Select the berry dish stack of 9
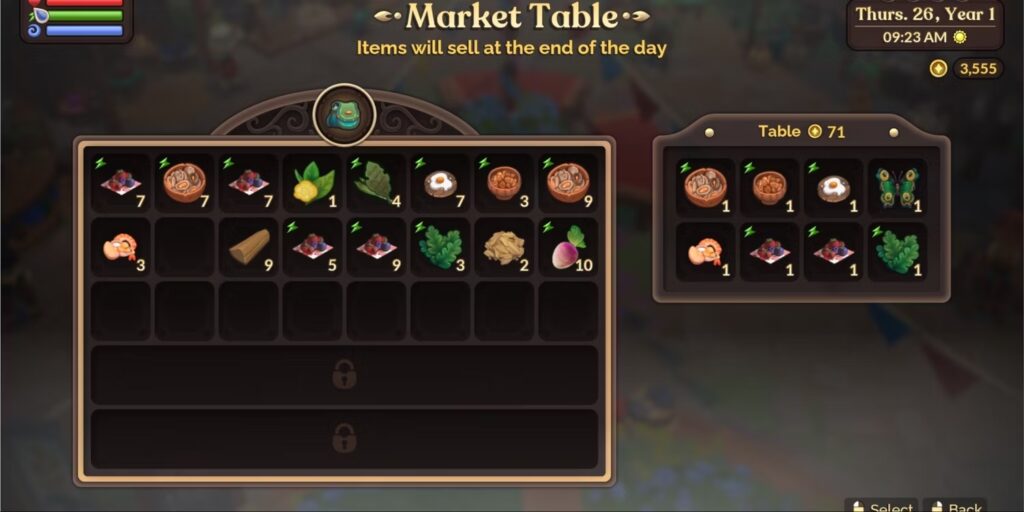 pos(376,247)
